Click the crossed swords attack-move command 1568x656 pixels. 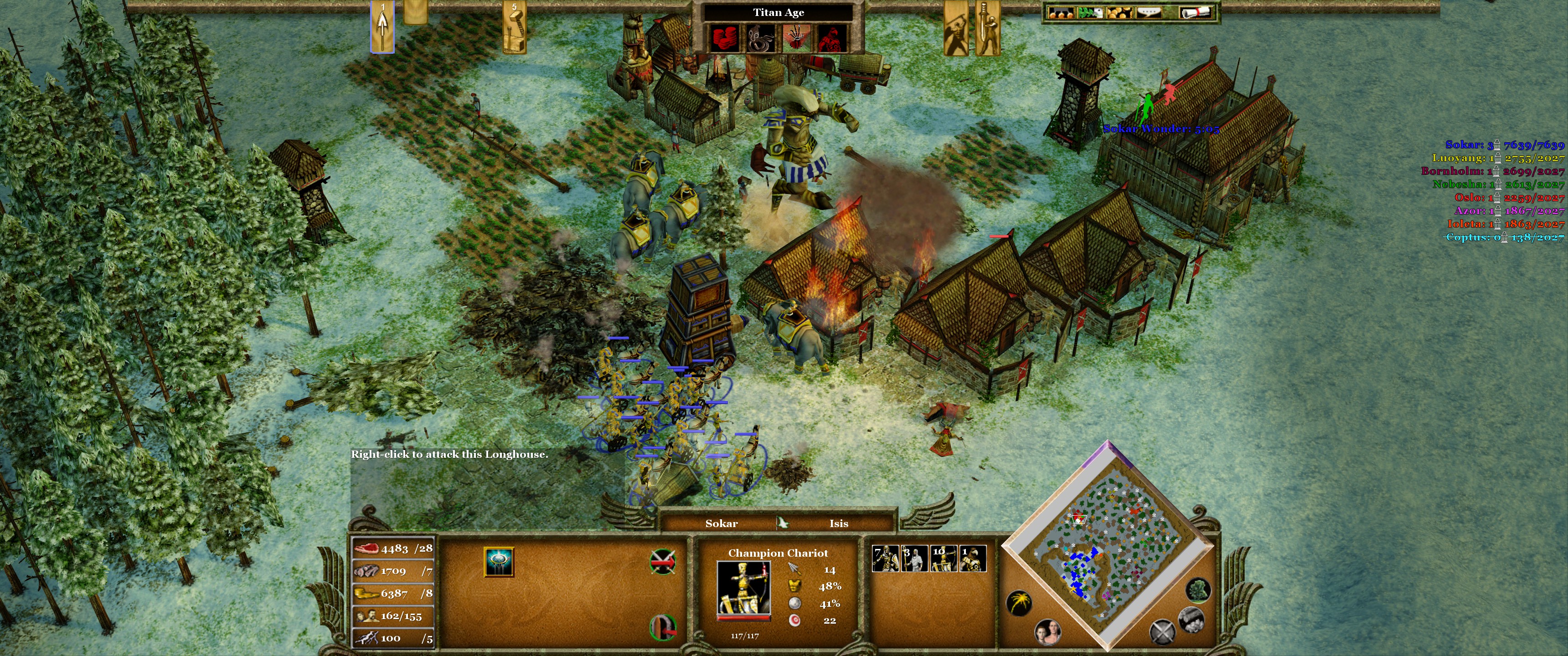(662, 562)
